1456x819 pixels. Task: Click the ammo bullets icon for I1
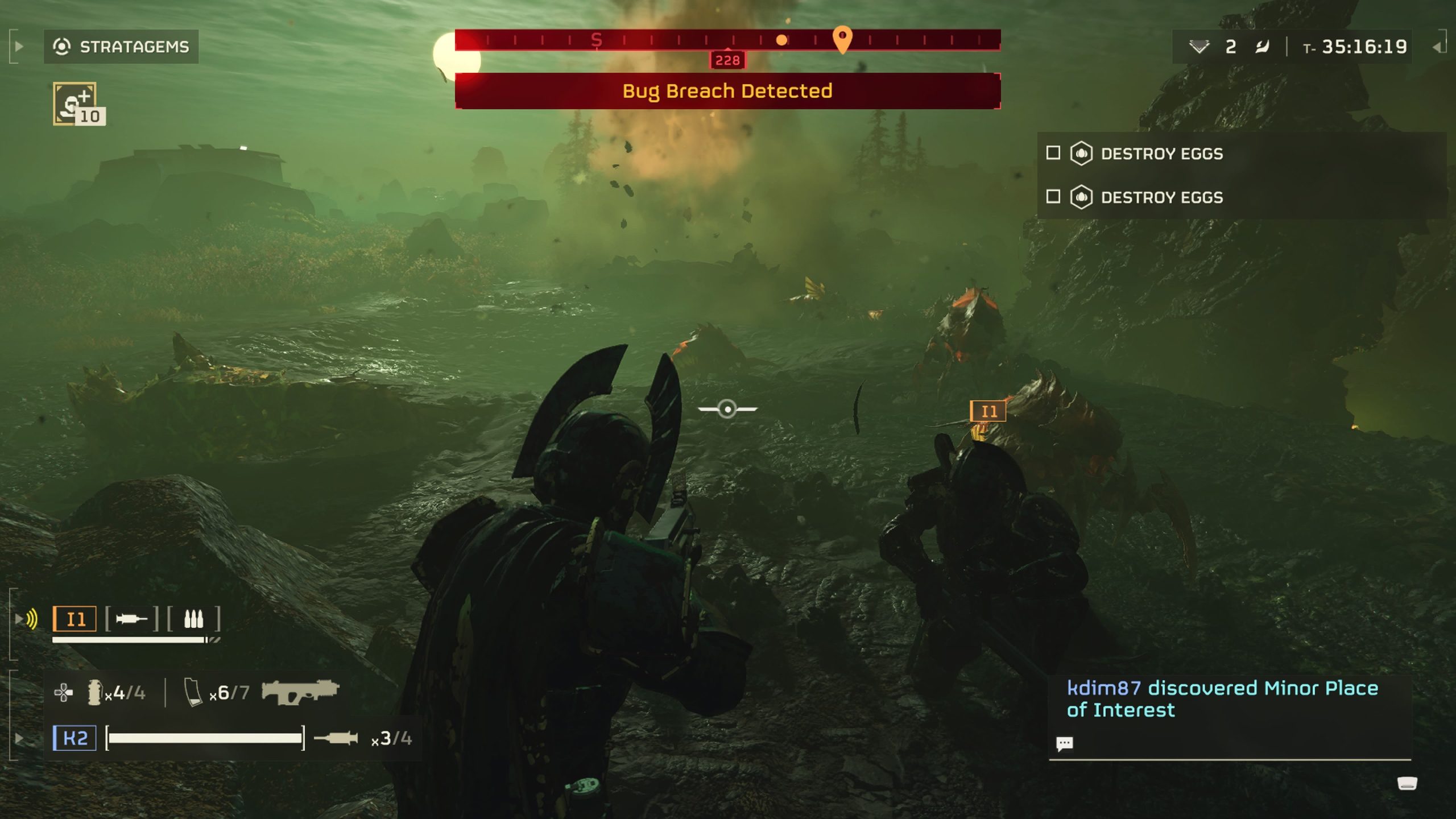[193, 619]
